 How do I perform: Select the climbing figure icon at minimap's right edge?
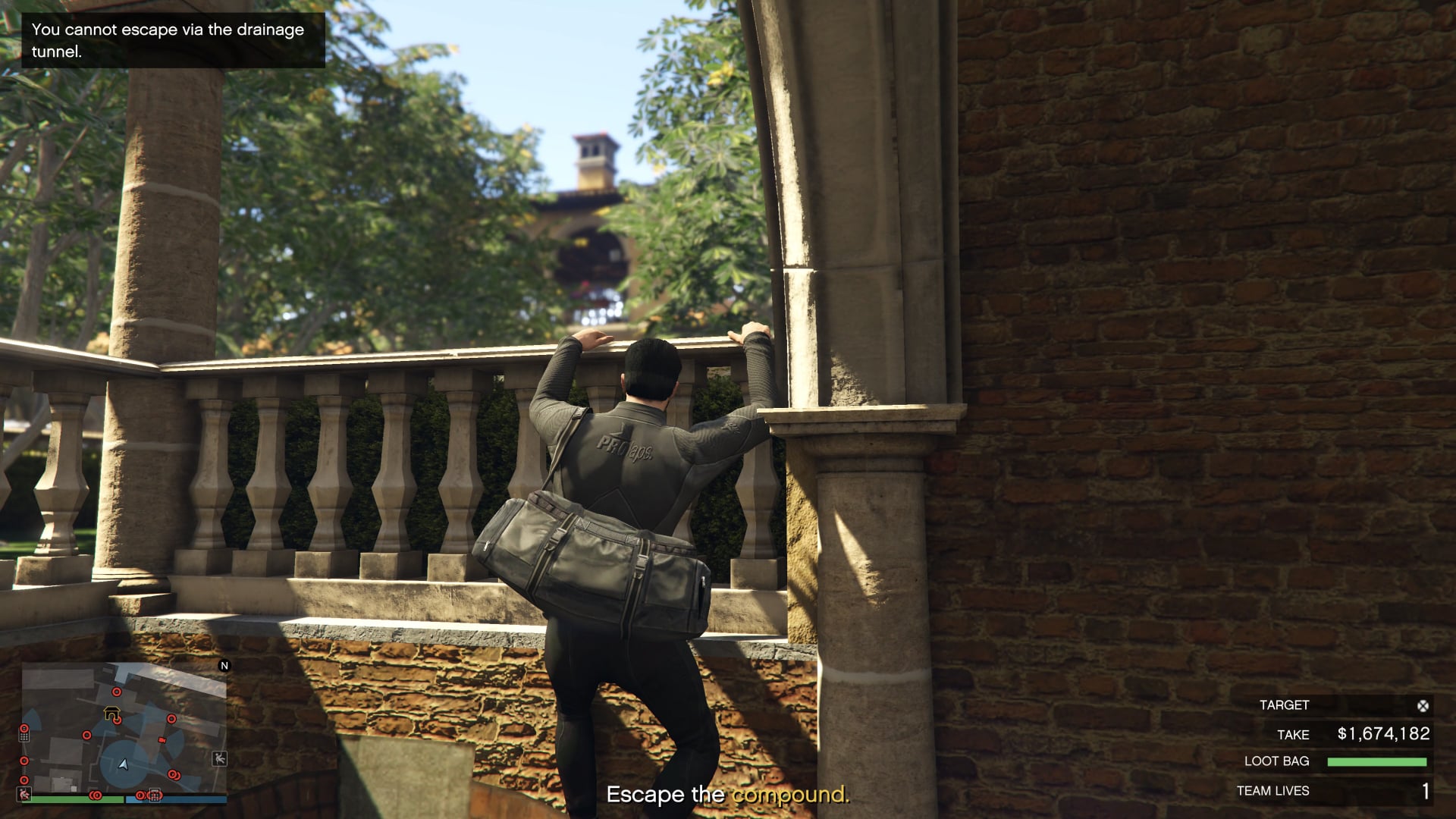point(219,758)
